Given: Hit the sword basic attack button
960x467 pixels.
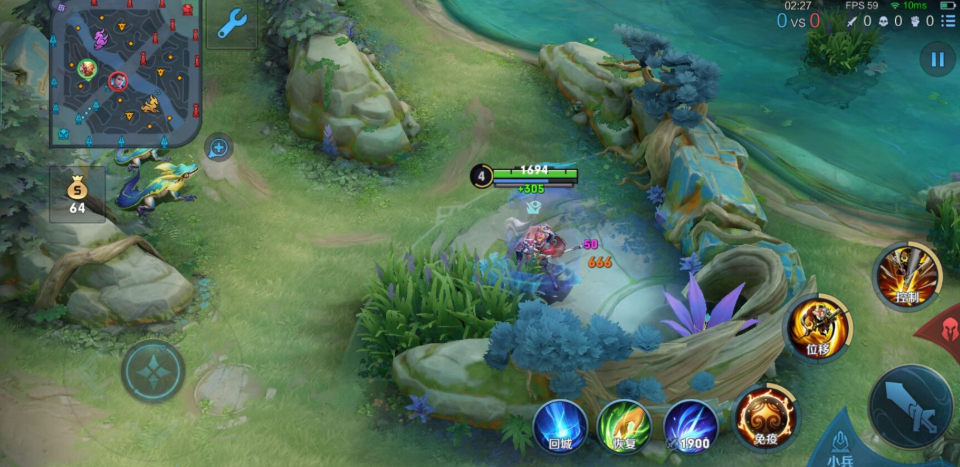Looking at the screenshot, I should 909,405.
